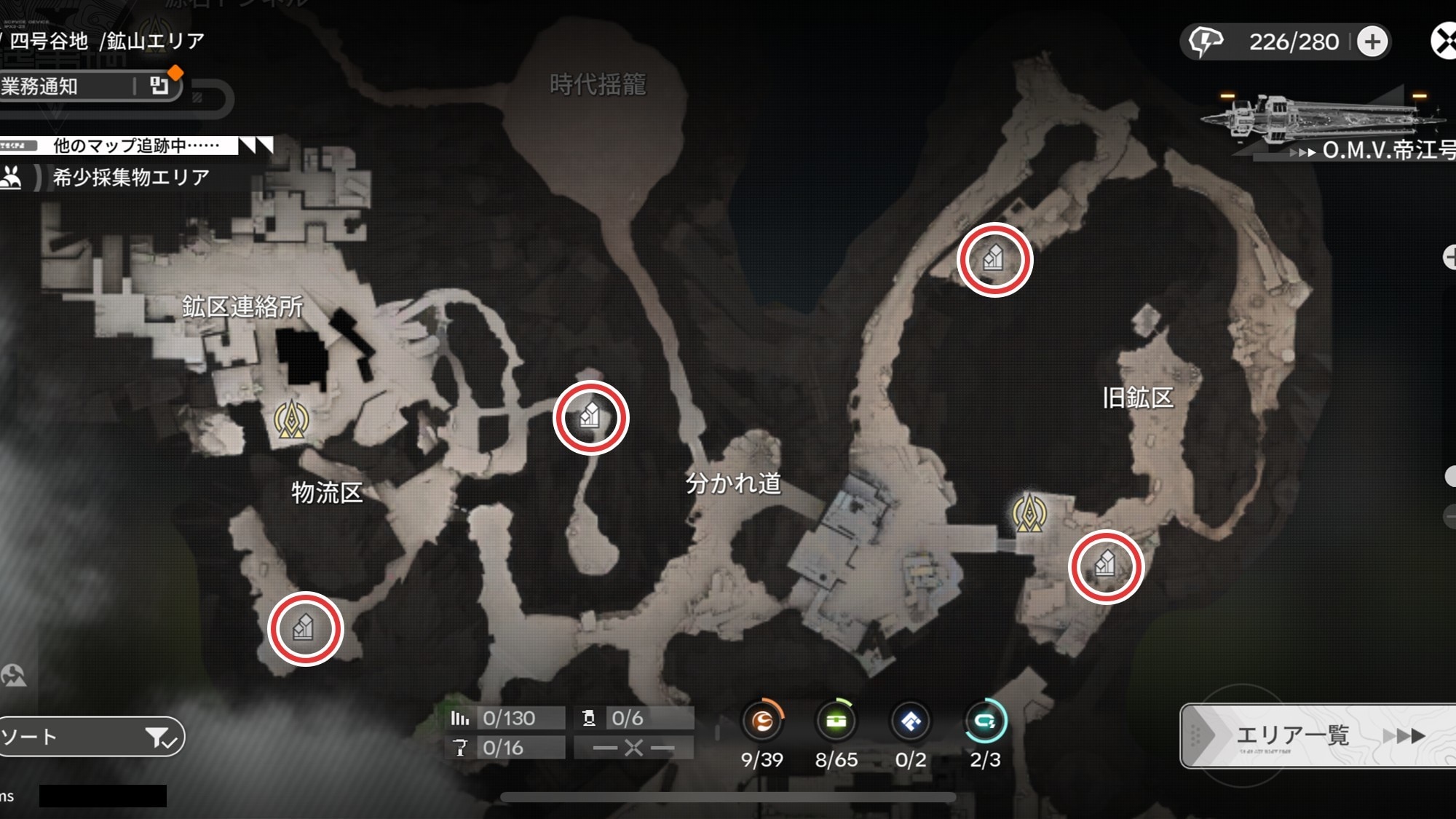Select the circled marker below 物流区
This screenshot has width=1456, height=819.
(x=305, y=628)
